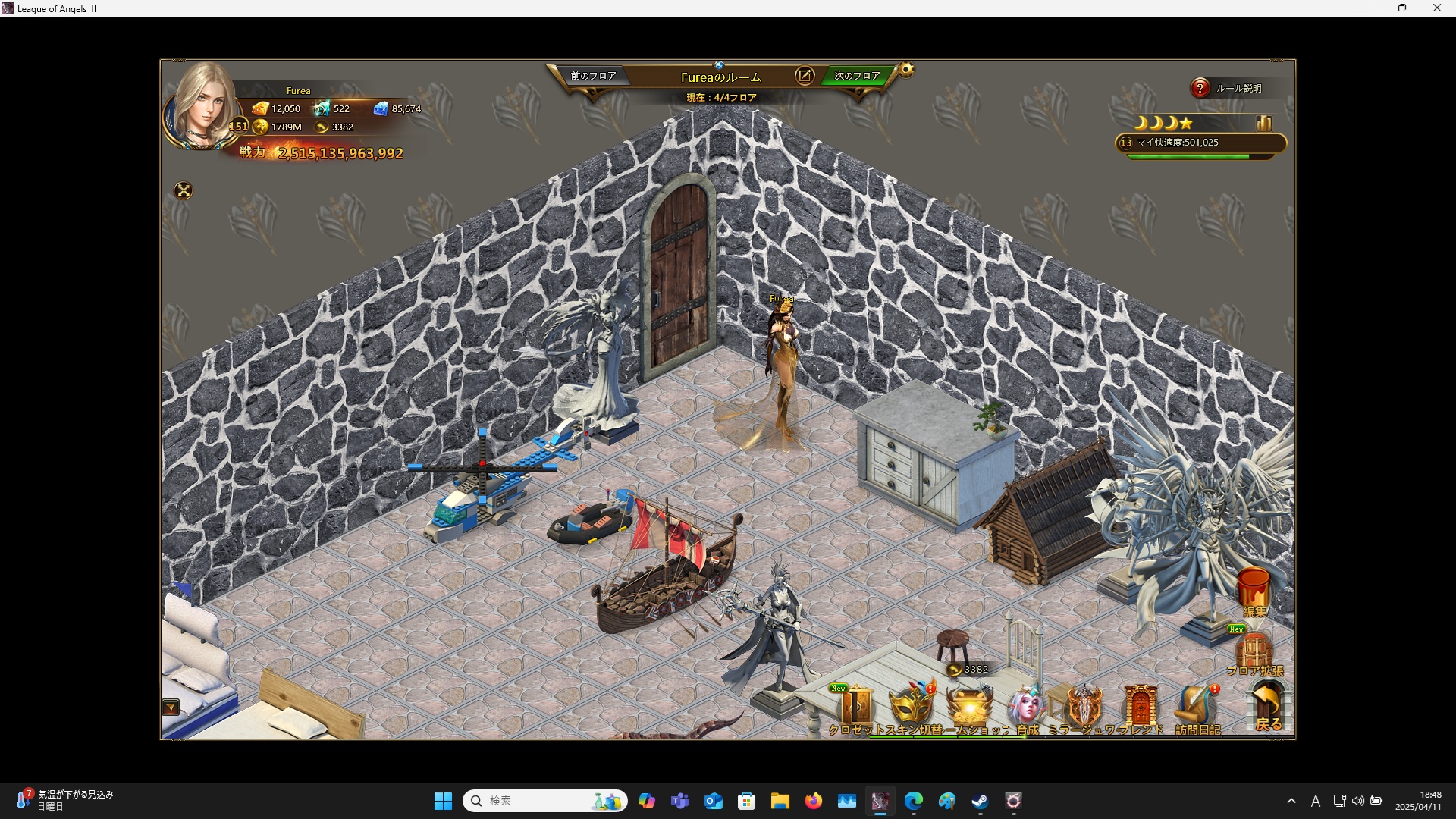Open the Mirage Jewel shield icon
1456x819 pixels.
pos(1084,707)
